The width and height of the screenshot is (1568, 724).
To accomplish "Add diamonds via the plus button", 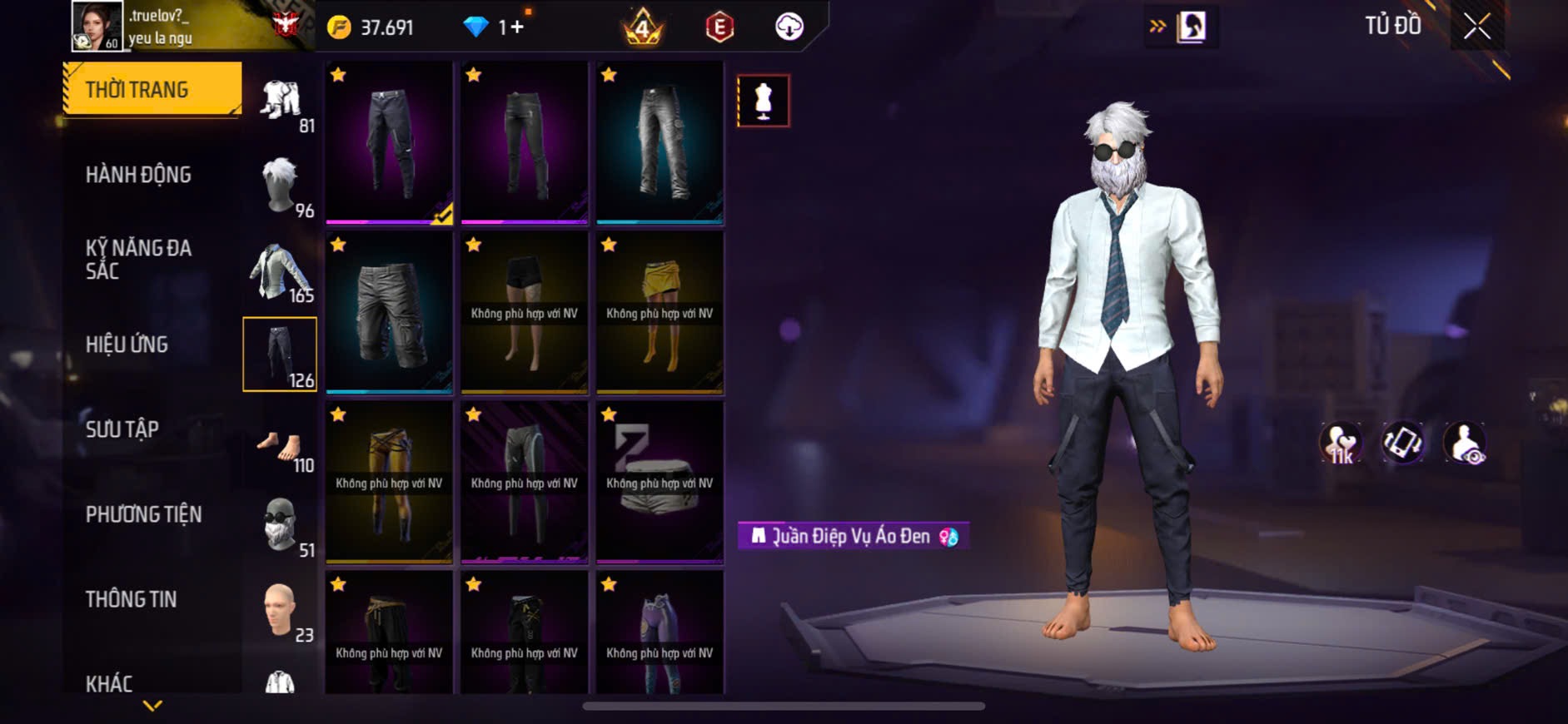I will [x=517, y=27].
